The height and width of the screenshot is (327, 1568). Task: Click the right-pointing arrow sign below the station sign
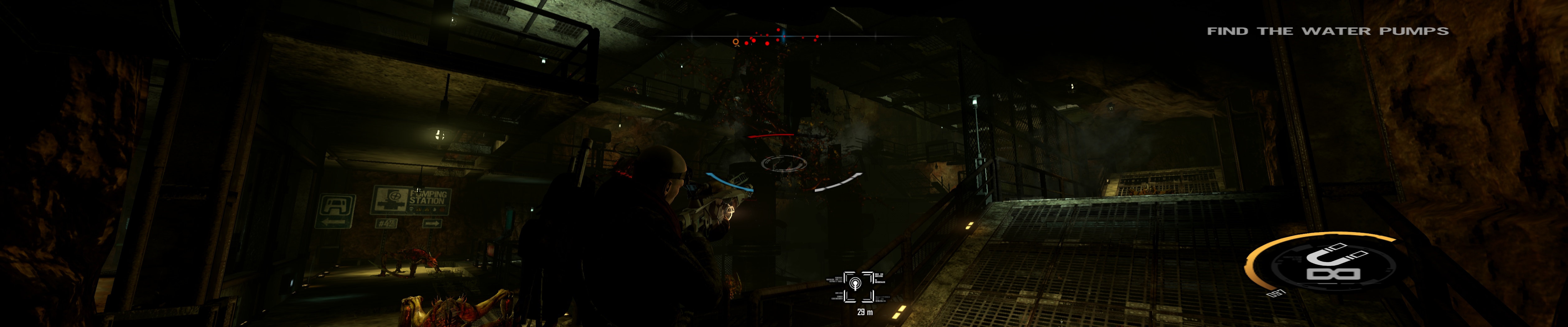[x=432, y=223]
